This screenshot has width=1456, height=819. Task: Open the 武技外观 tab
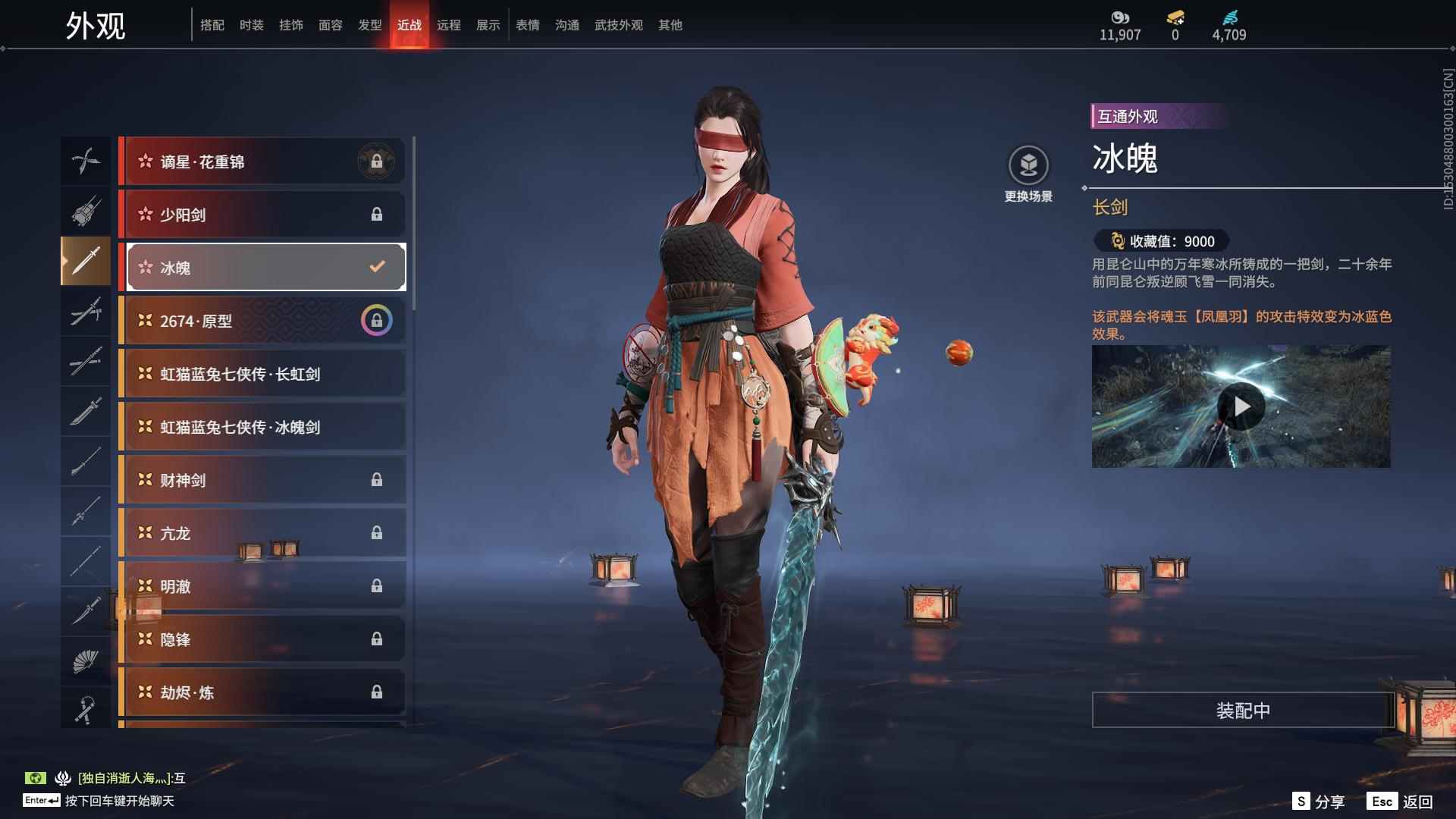point(618,25)
